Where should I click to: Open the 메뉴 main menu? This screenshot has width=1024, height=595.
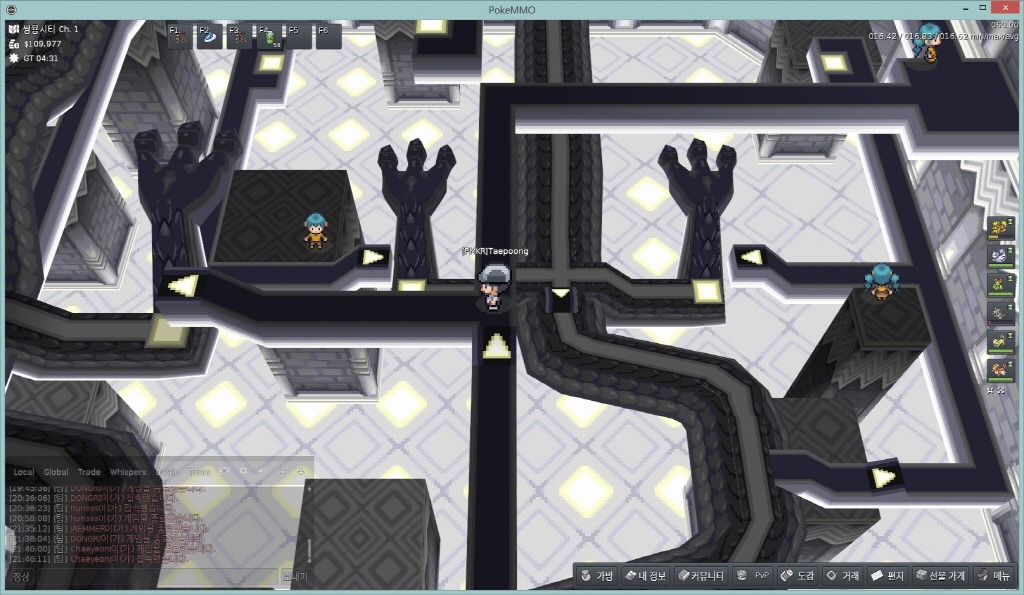tap(994, 576)
